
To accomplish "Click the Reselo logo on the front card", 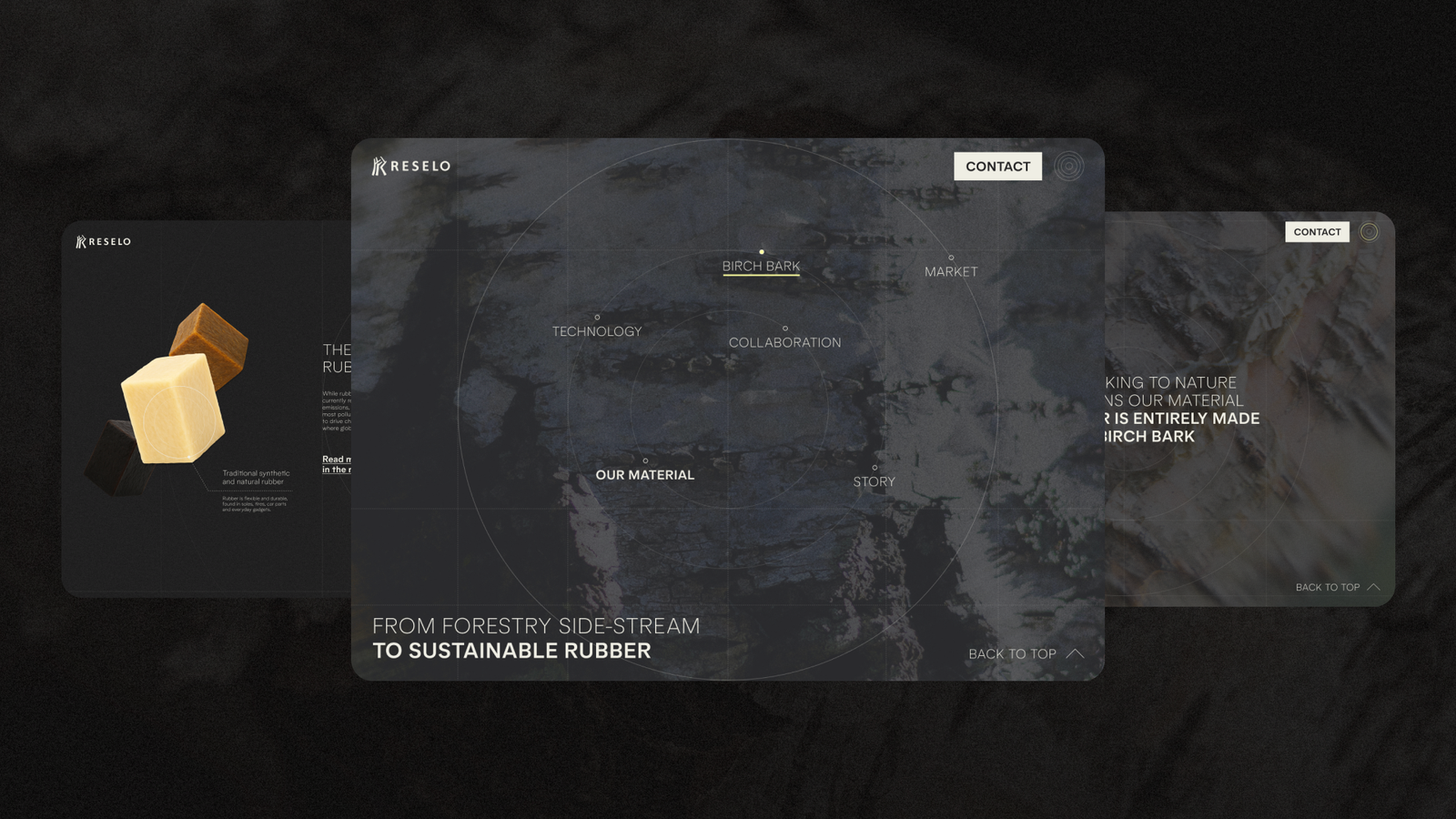I will (x=411, y=166).
